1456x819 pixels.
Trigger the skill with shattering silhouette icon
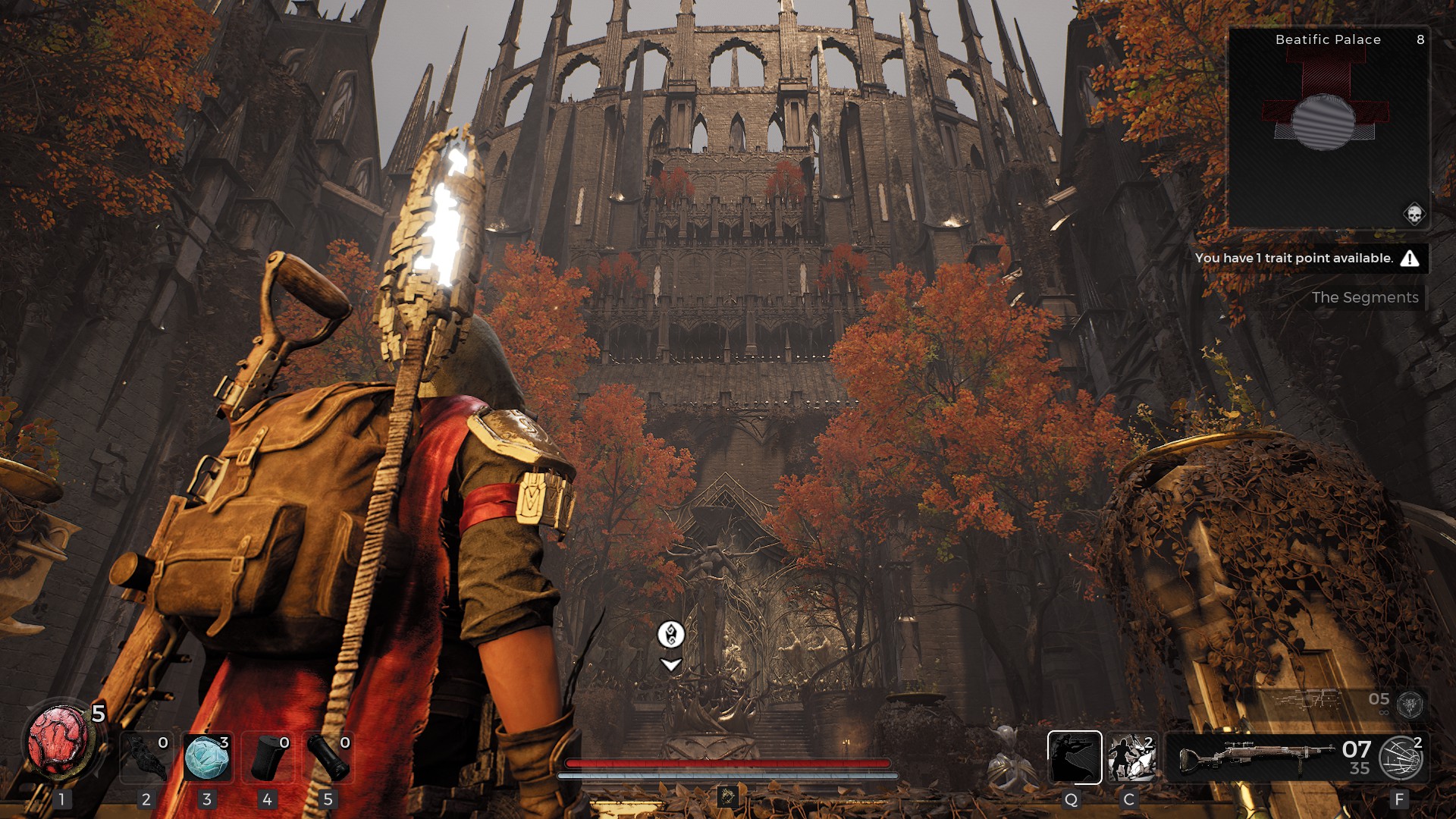1131,757
